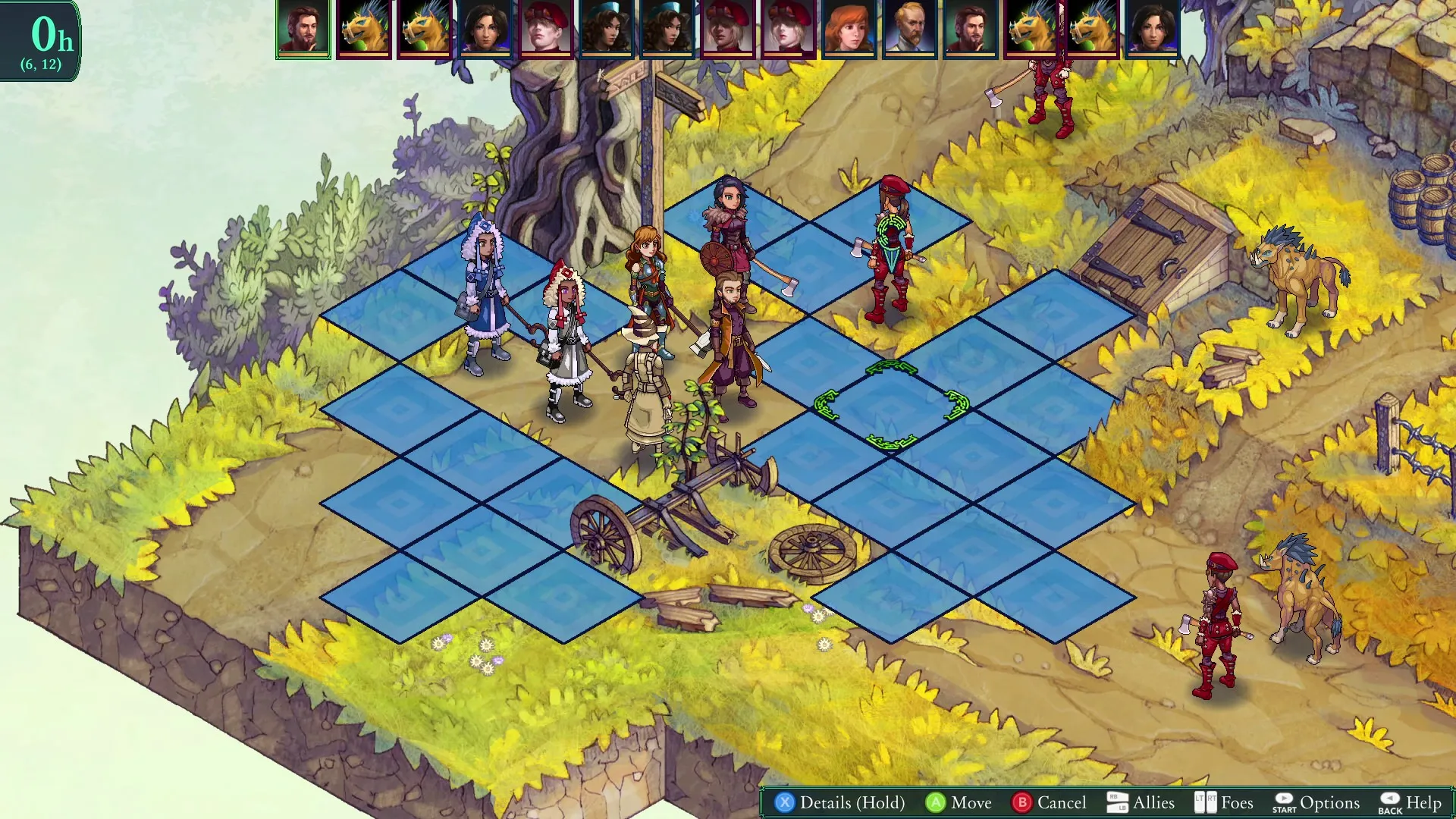The image size is (1456, 819).
Task: Select the highlighted active-turn bearded man portrait
Action: [303, 29]
